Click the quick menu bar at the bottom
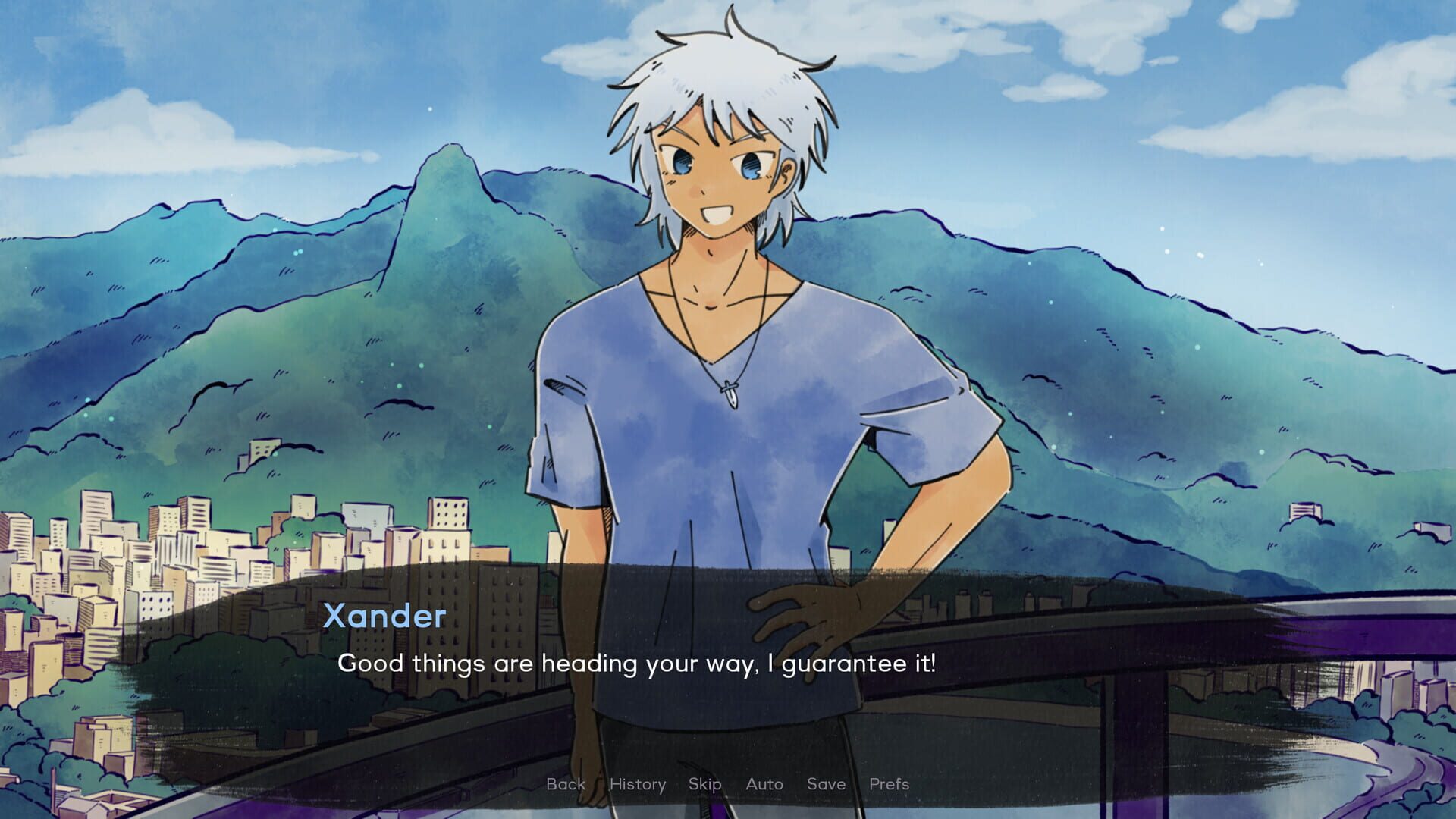1456x819 pixels. pyautogui.click(x=728, y=784)
